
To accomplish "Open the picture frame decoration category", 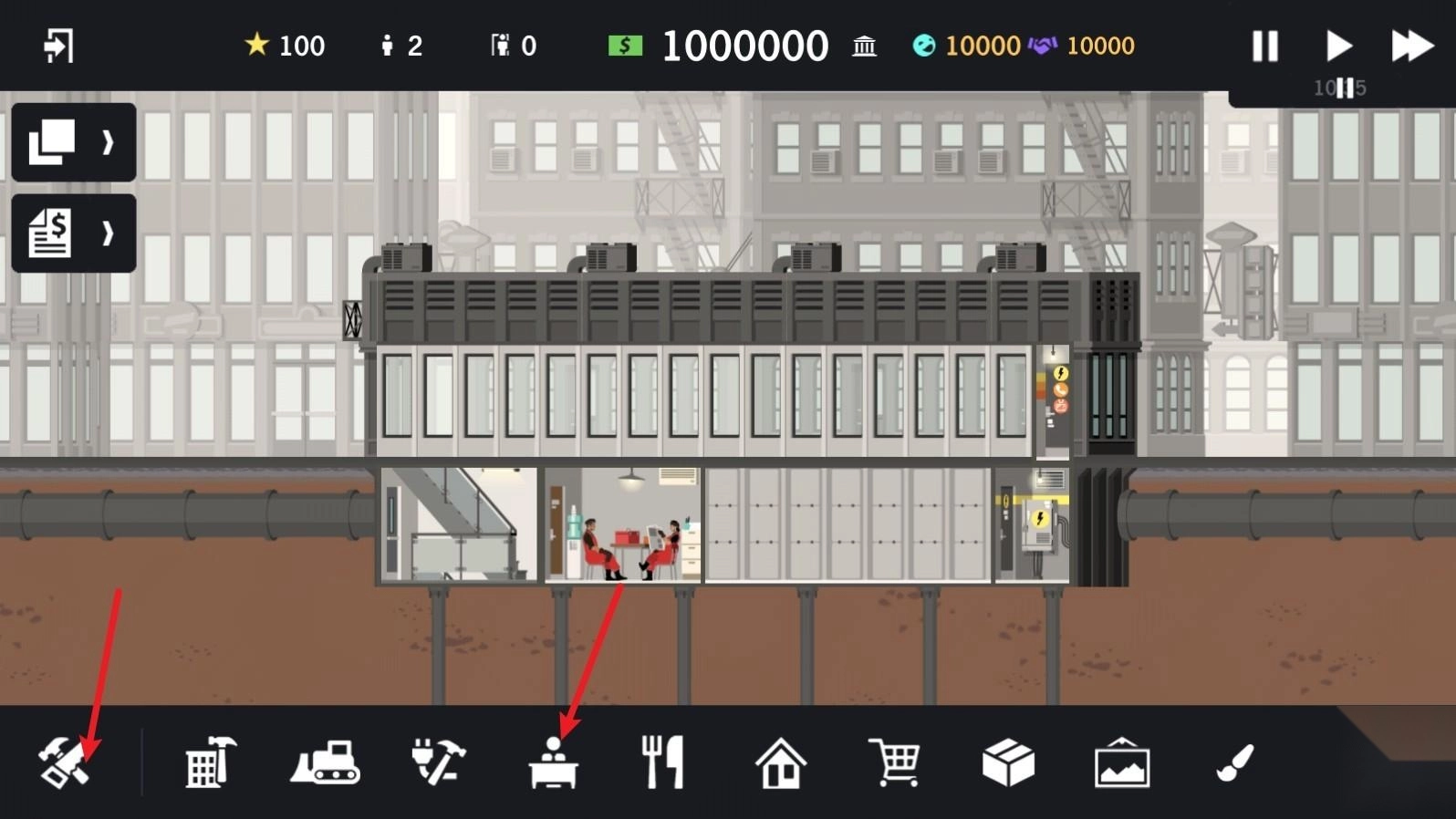I will point(1122,762).
